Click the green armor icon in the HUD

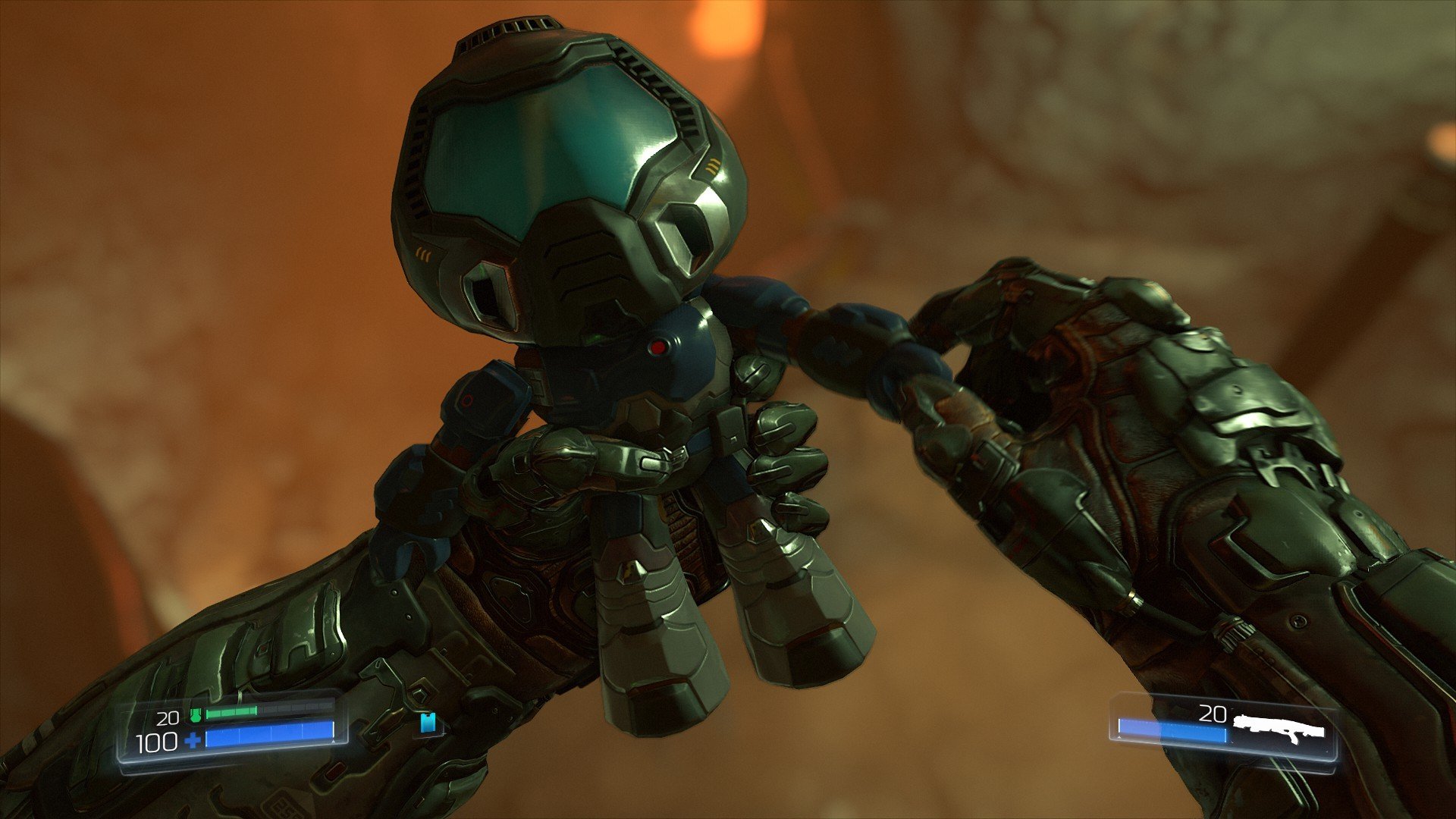[x=197, y=716]
